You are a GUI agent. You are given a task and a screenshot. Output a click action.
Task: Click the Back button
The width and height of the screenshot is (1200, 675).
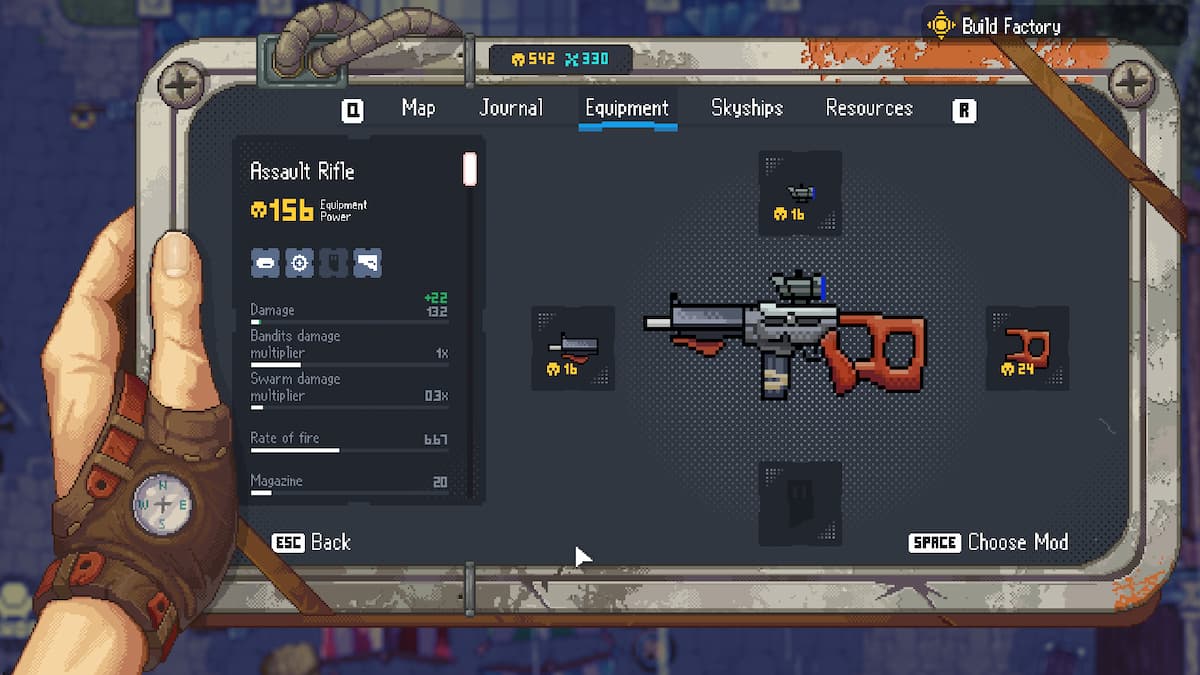312,542
